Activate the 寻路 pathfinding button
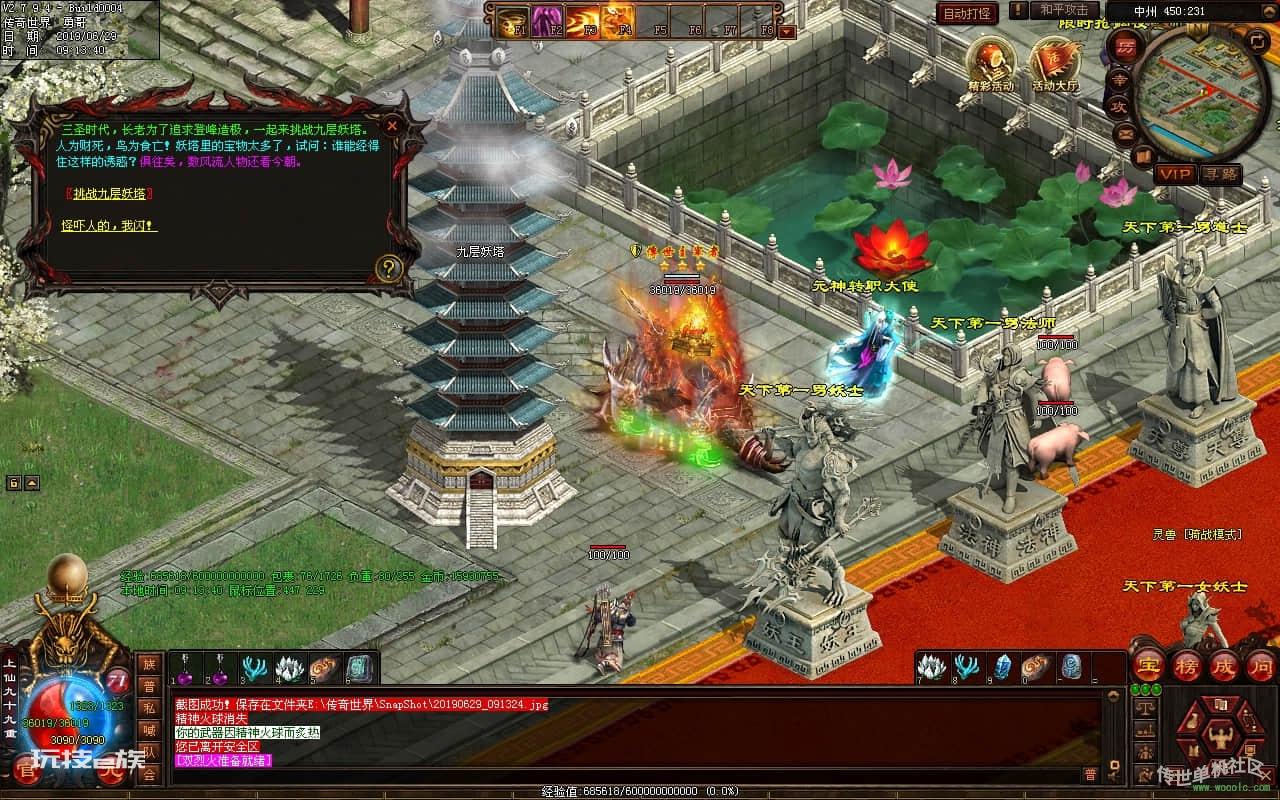 click(x=1220, y=174)
